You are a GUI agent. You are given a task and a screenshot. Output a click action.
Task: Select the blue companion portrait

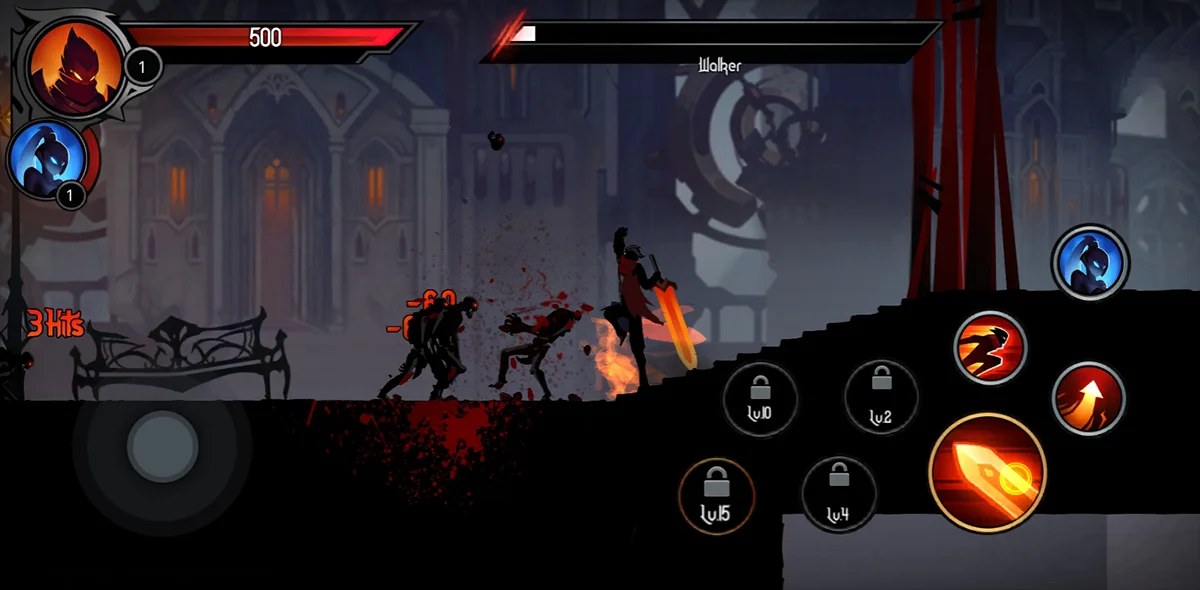(x=46, y=158)
